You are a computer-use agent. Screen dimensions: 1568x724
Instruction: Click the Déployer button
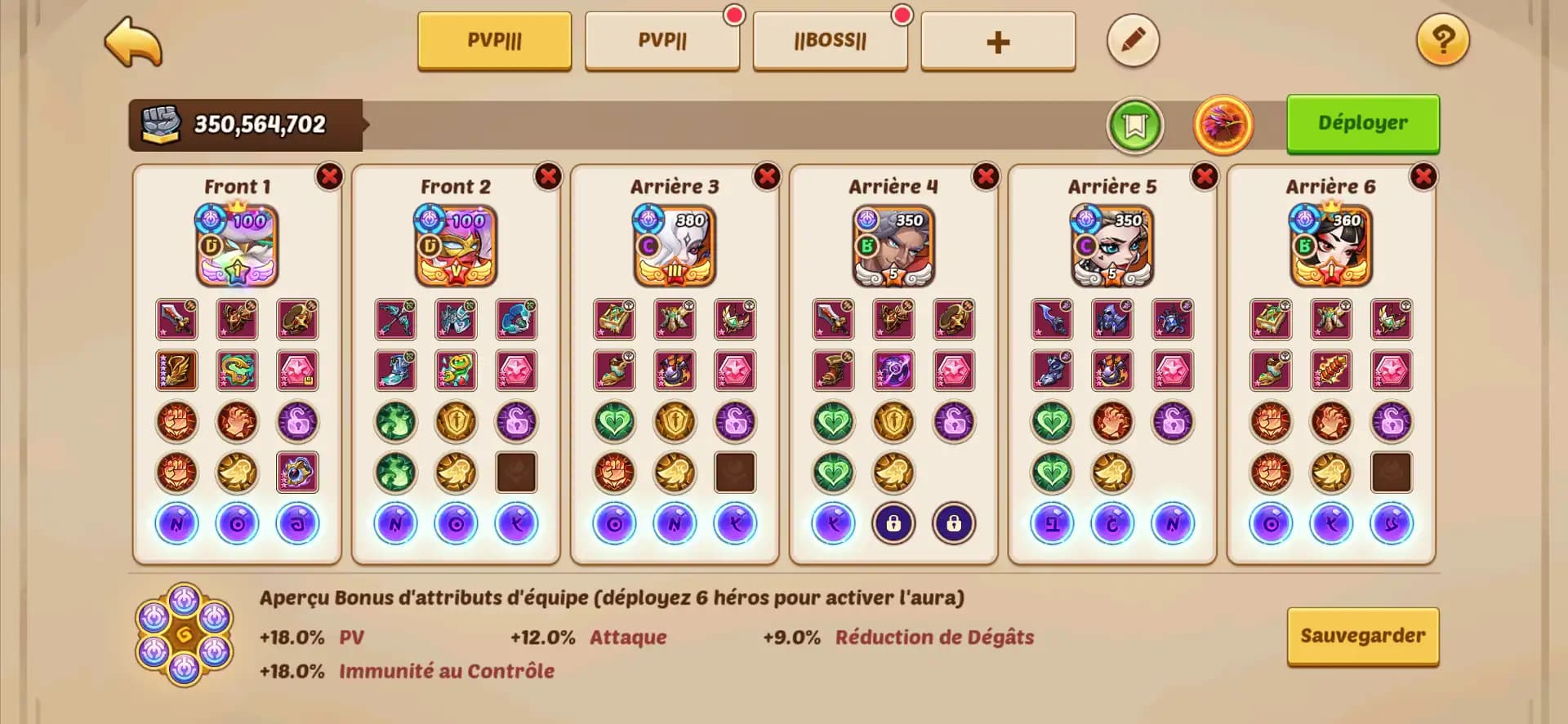1362,123
